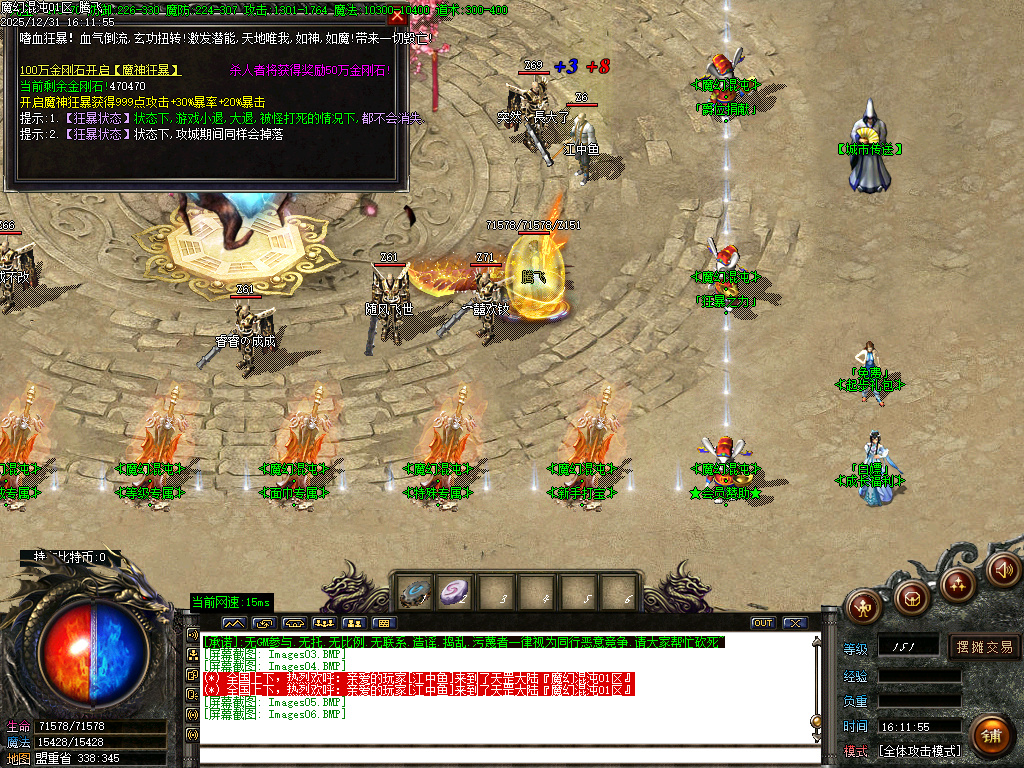This screenshot has height=768, width=1024.
Task: Click the chat text input line
Action: 500,755
